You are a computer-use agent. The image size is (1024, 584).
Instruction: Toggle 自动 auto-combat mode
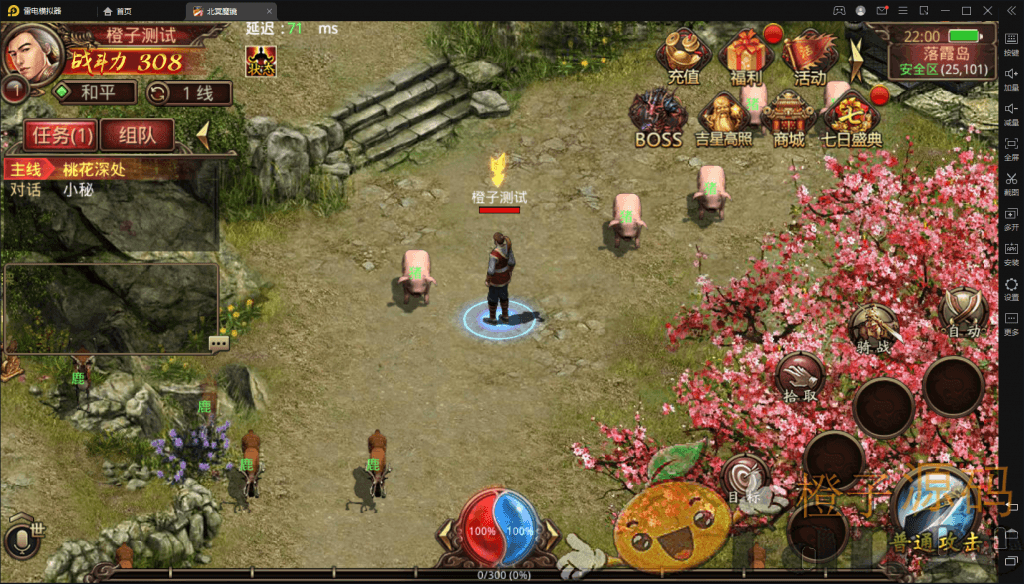point(964,313)
